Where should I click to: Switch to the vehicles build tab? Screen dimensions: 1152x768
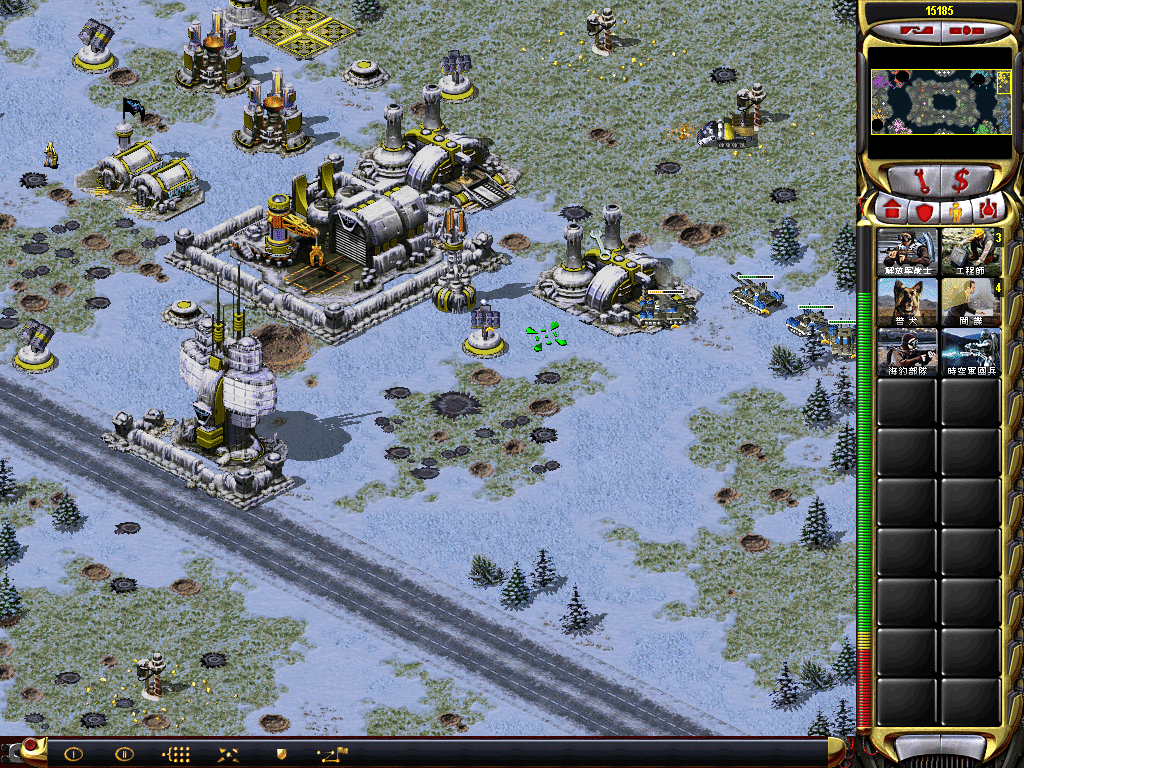(988, 211)
